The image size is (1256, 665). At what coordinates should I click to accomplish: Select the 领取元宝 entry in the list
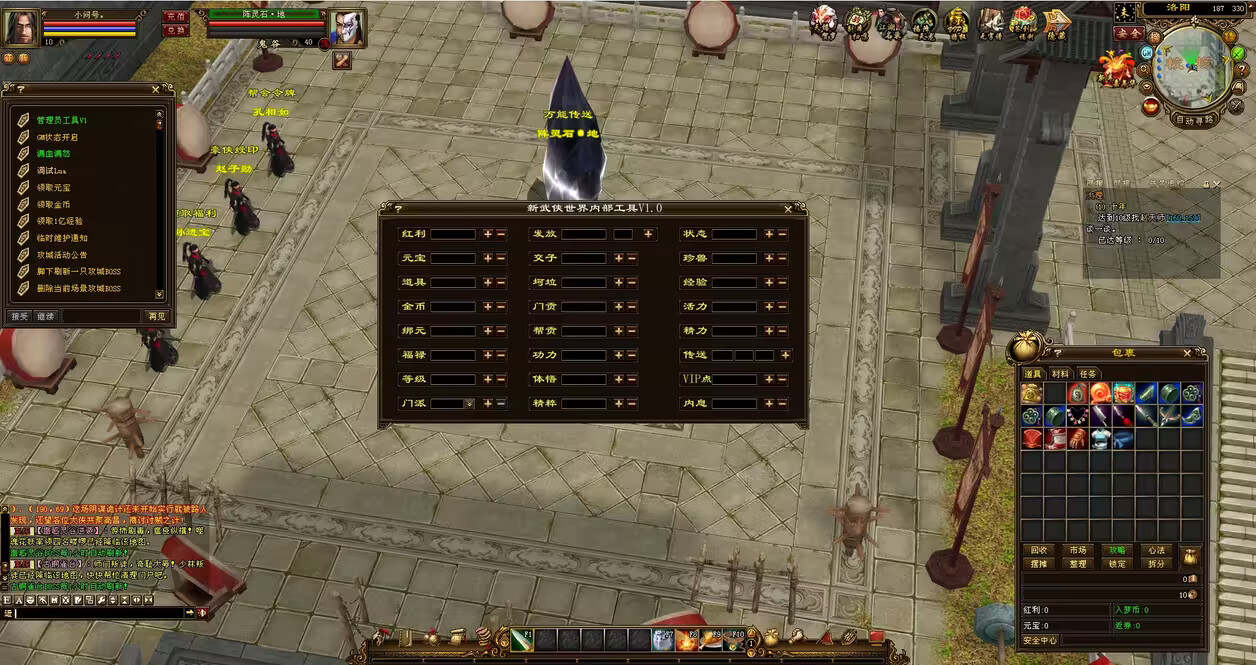(x=54, y=188)
